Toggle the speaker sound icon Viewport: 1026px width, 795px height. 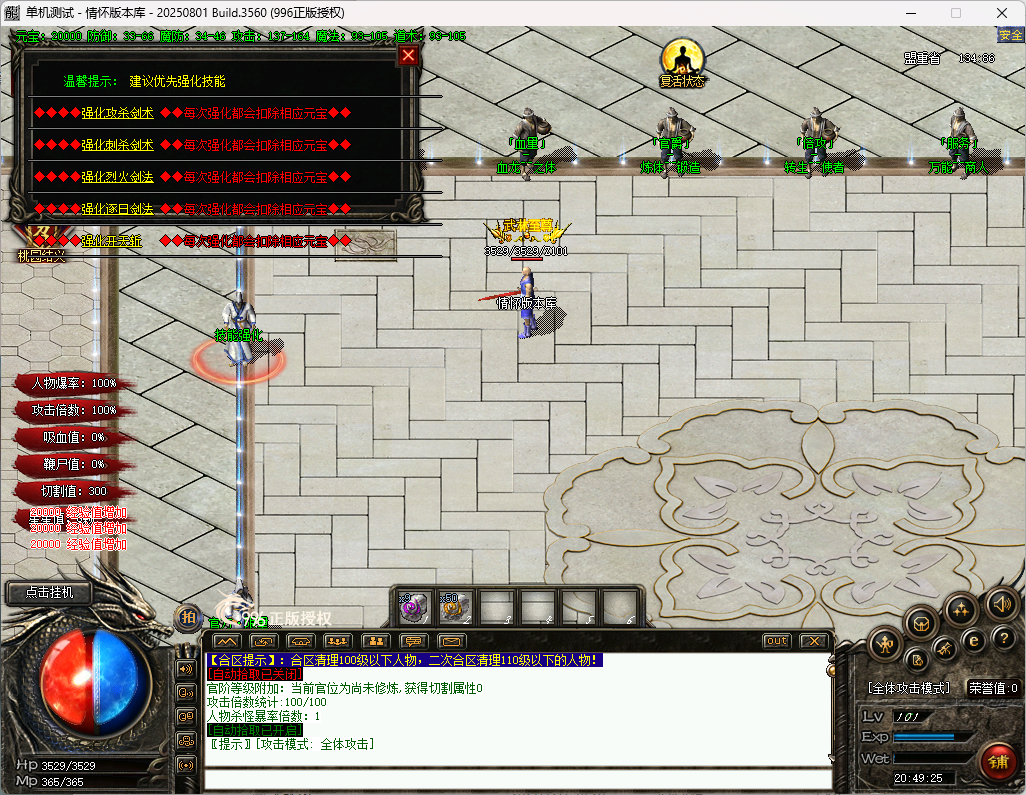point(1002,603)
